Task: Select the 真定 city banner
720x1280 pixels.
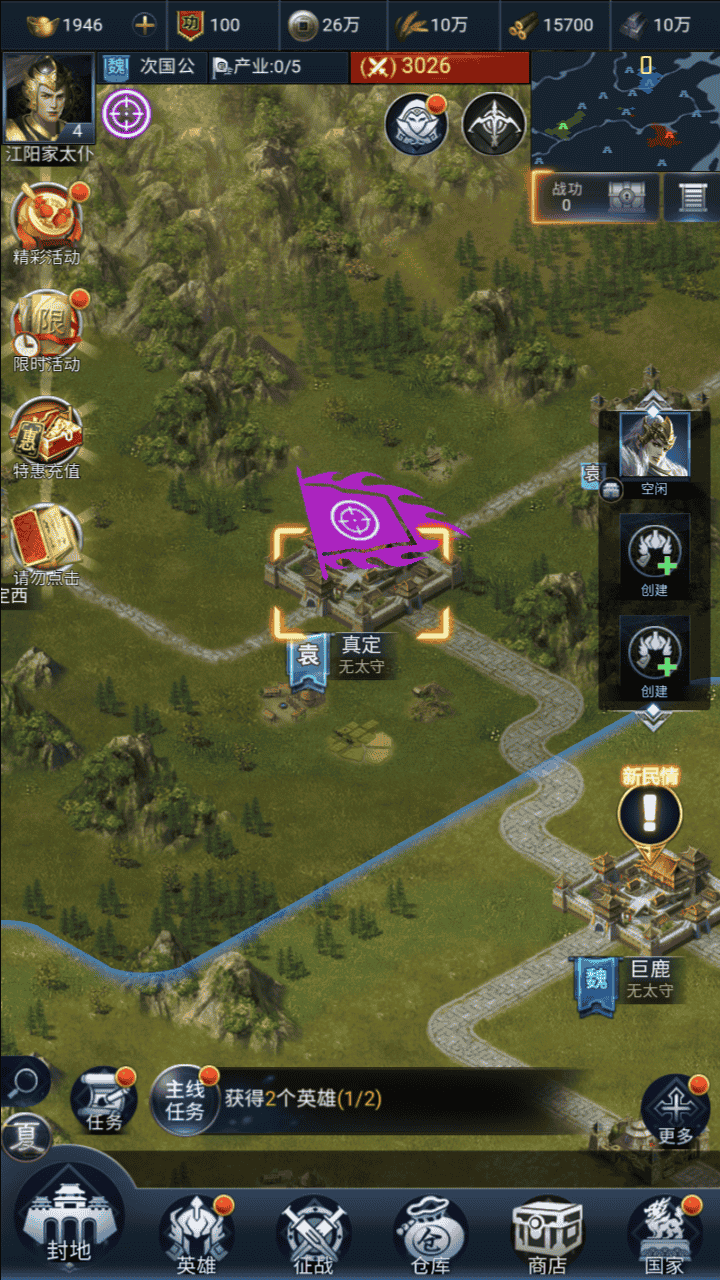Action: point(309,659)
